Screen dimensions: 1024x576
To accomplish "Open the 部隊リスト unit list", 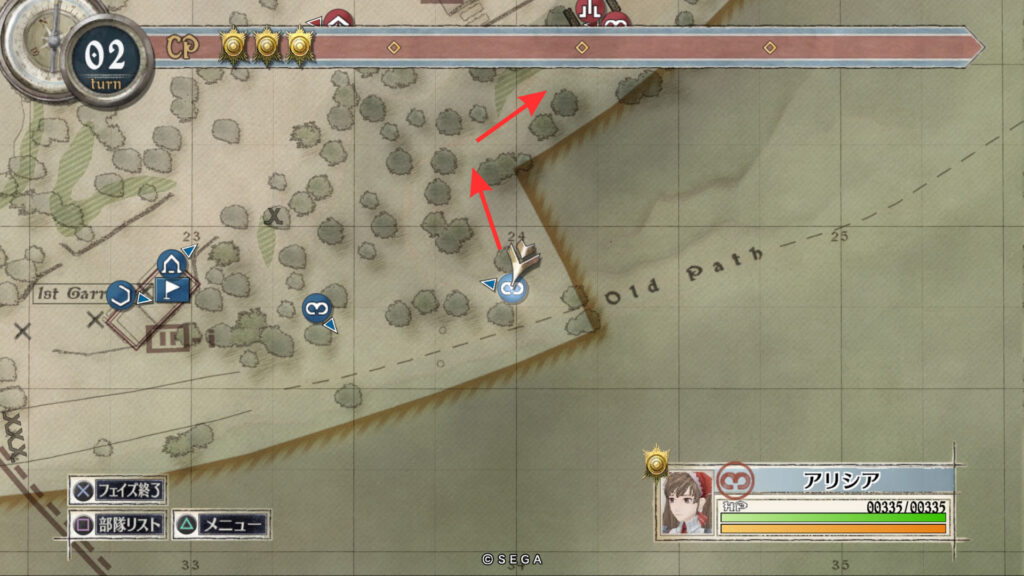I will pyautogui.click(x=118, y=524).
